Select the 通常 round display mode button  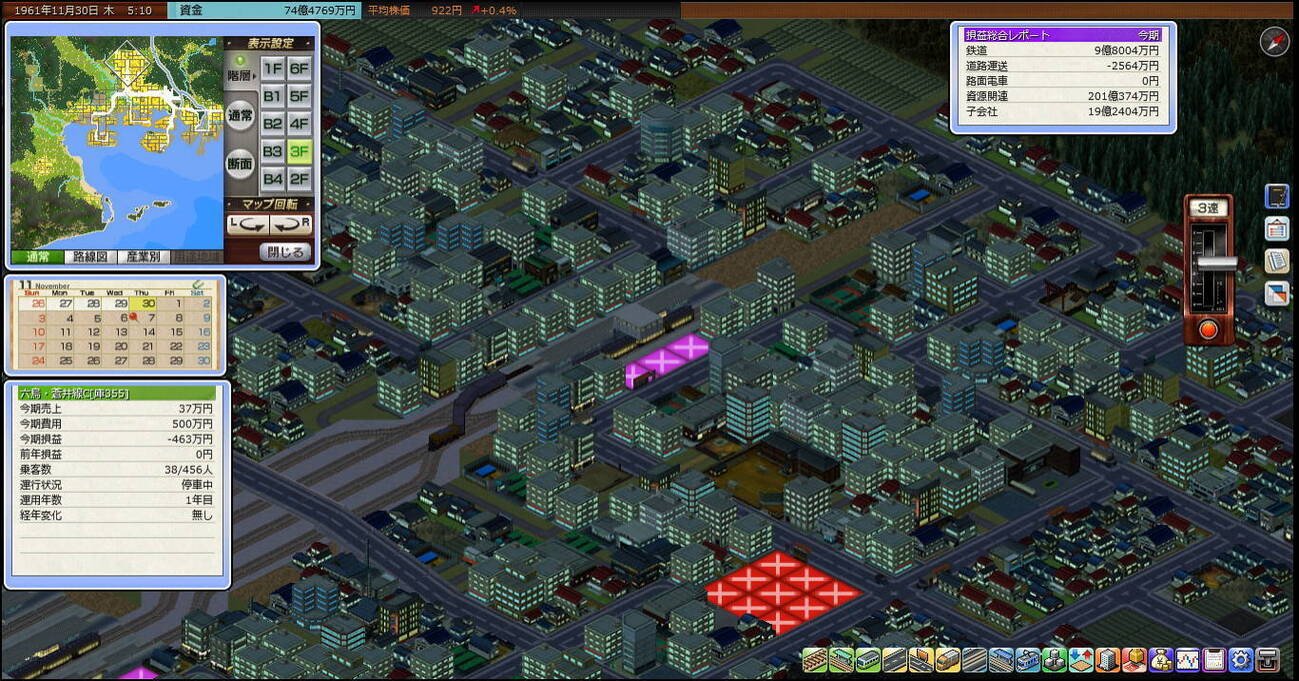coord(240,116)
